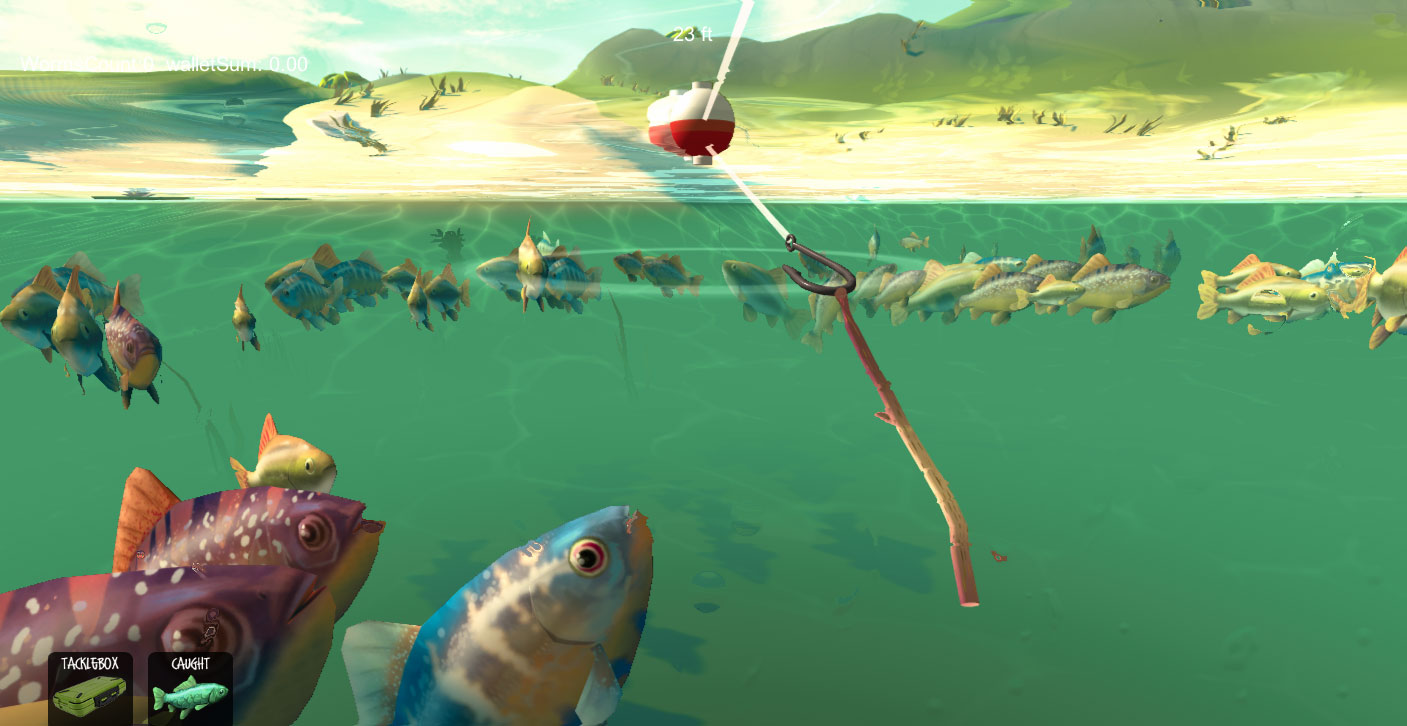The image size is (1407, 726).
Task: View the Caught fish list
Action: [190, 688]
